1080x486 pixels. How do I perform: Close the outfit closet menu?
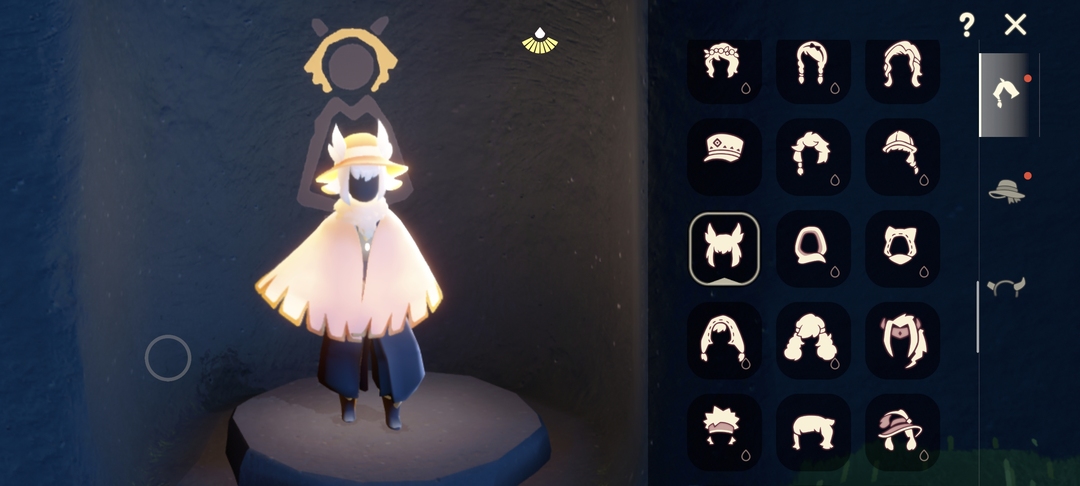(1015, 25)
